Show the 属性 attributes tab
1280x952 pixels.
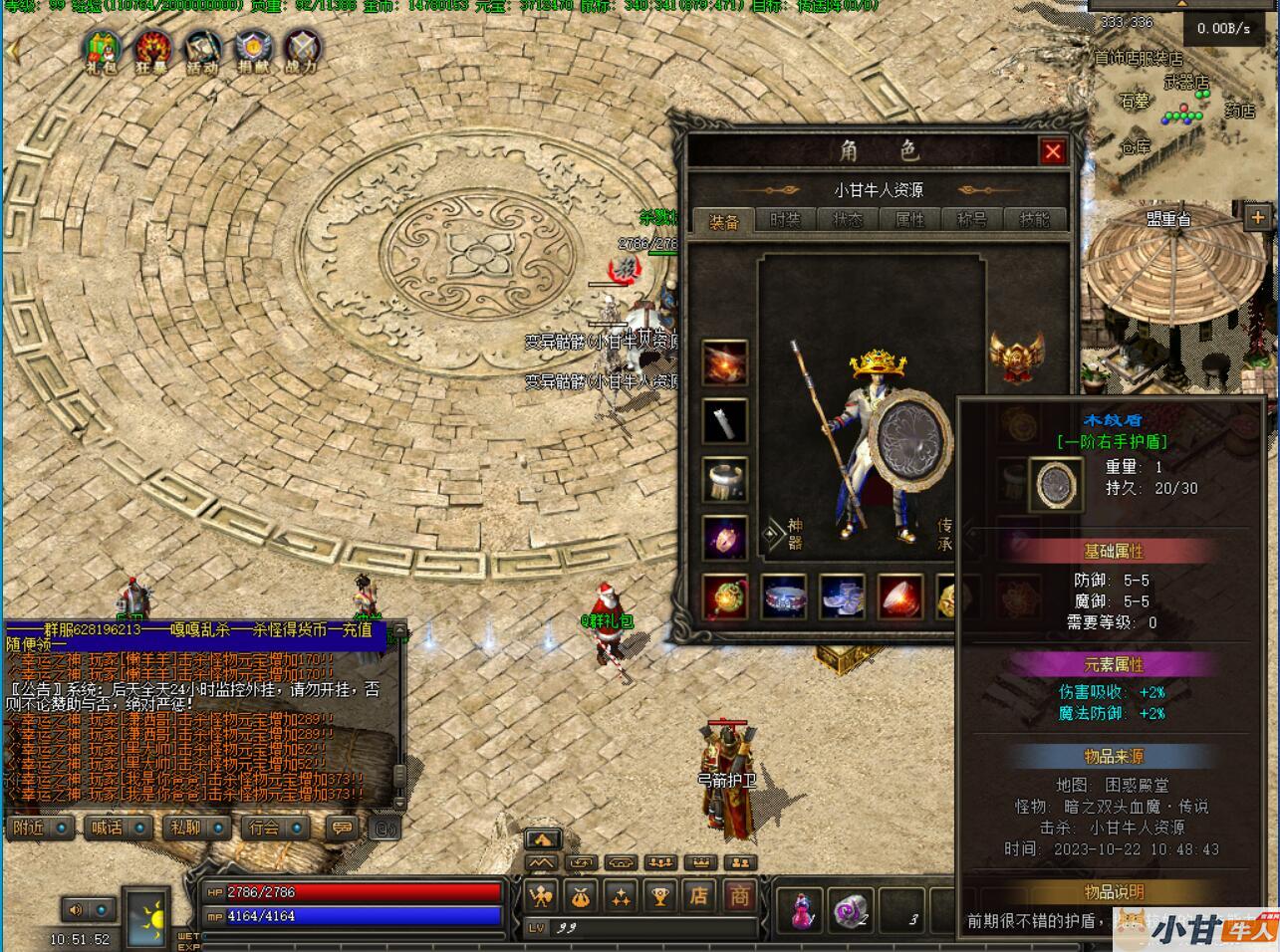click(x=909, y=220)
